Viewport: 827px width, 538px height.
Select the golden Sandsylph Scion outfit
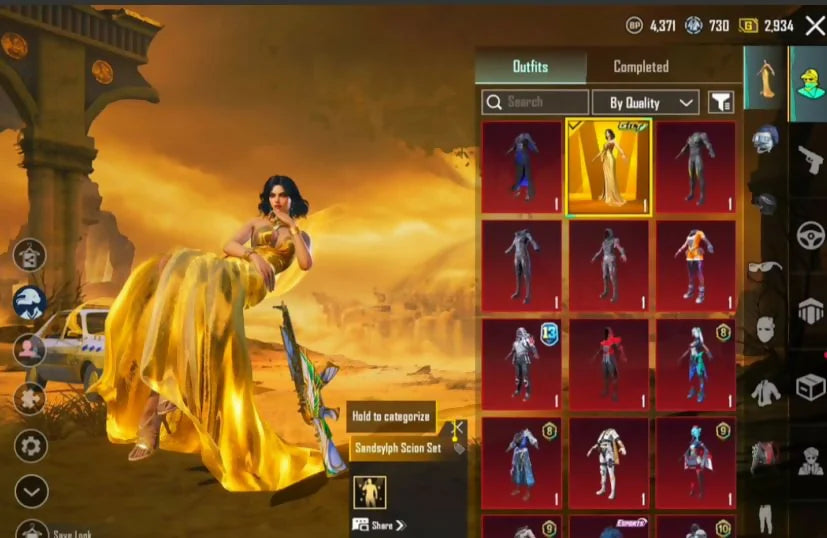click(609, 167)
